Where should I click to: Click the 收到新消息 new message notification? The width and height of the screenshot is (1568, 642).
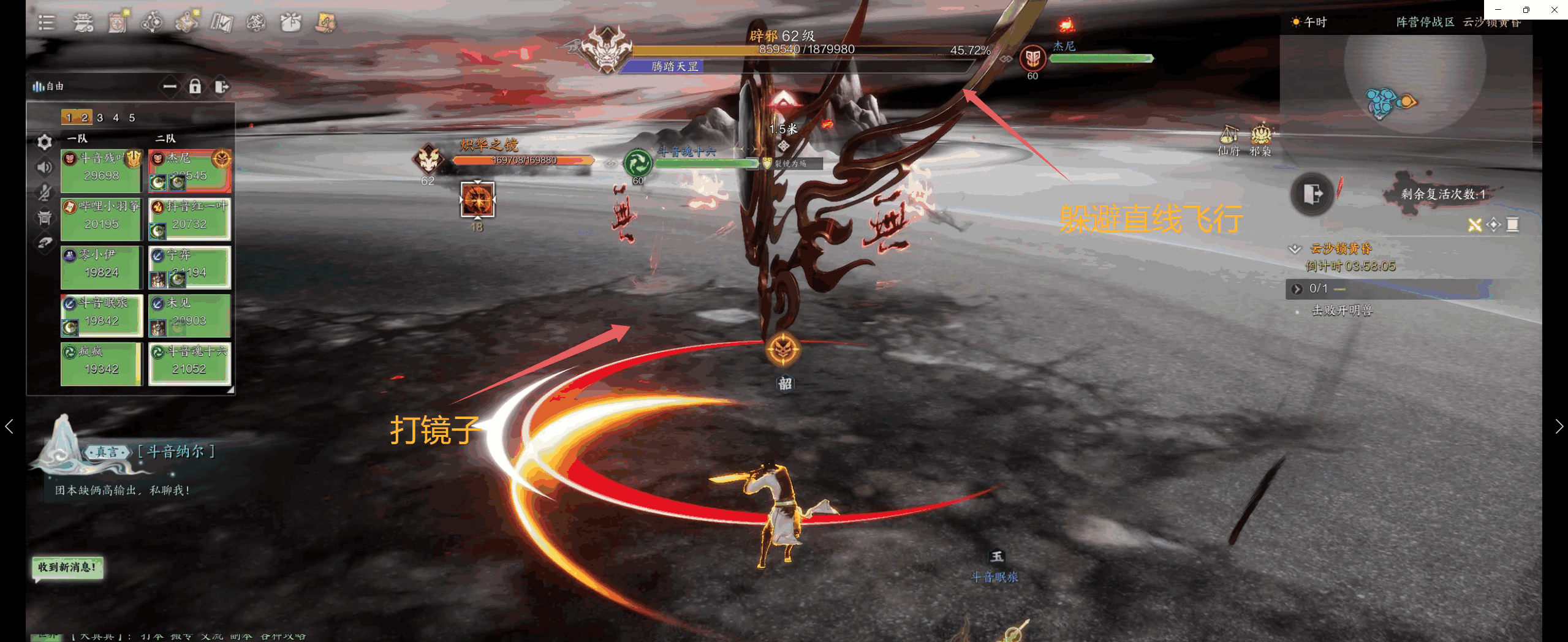point(67,567)
